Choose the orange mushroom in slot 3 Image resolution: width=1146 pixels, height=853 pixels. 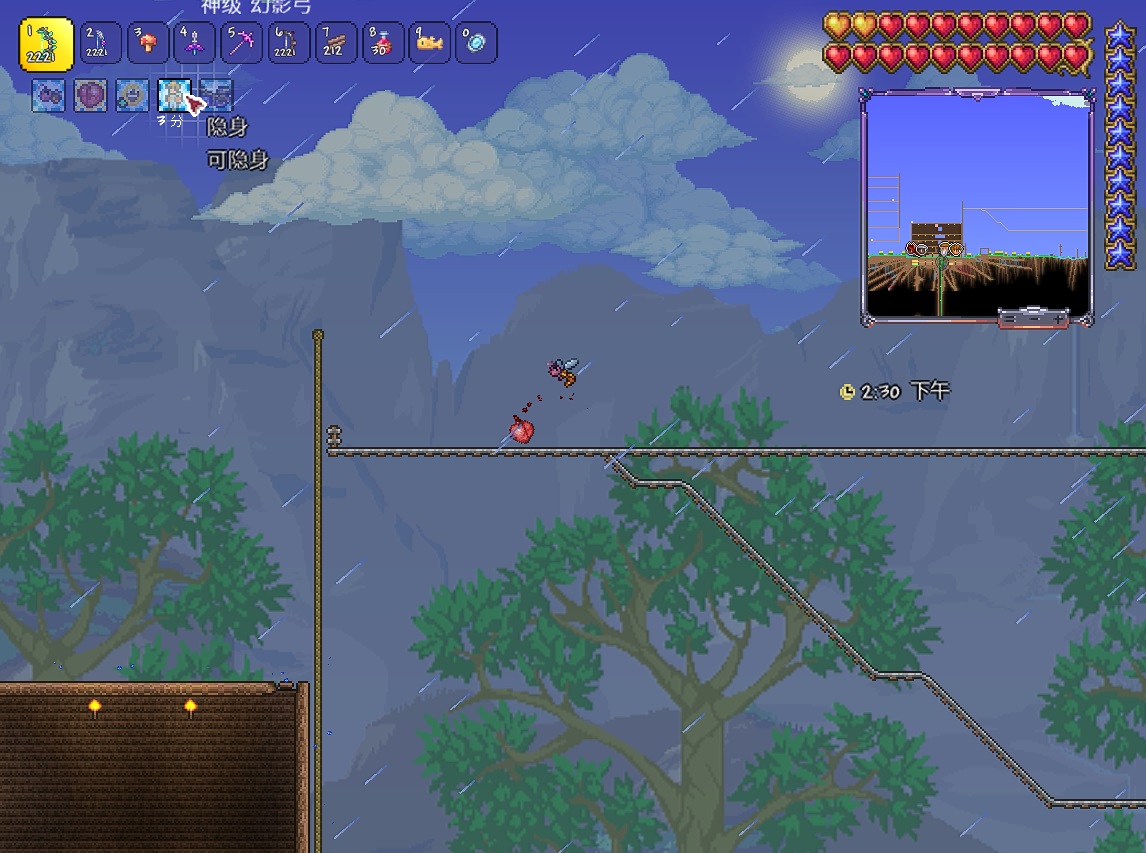click(x=148, y=43)
